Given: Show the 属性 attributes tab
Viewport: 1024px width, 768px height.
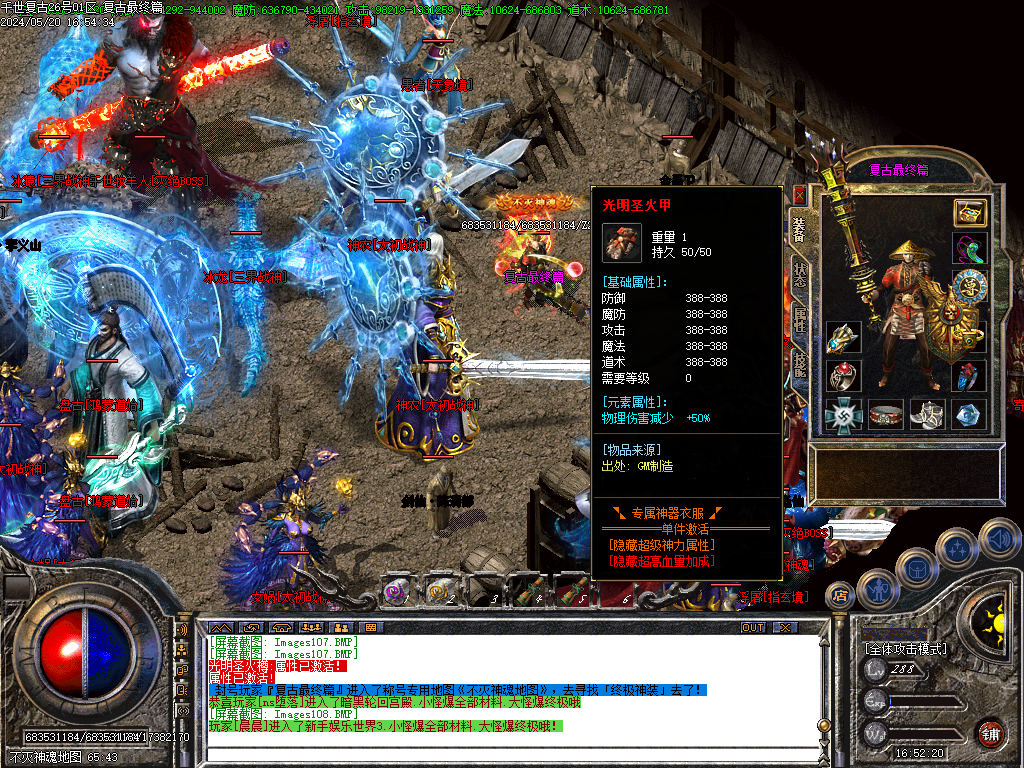Looking at the screenshot, I should 799,321.
